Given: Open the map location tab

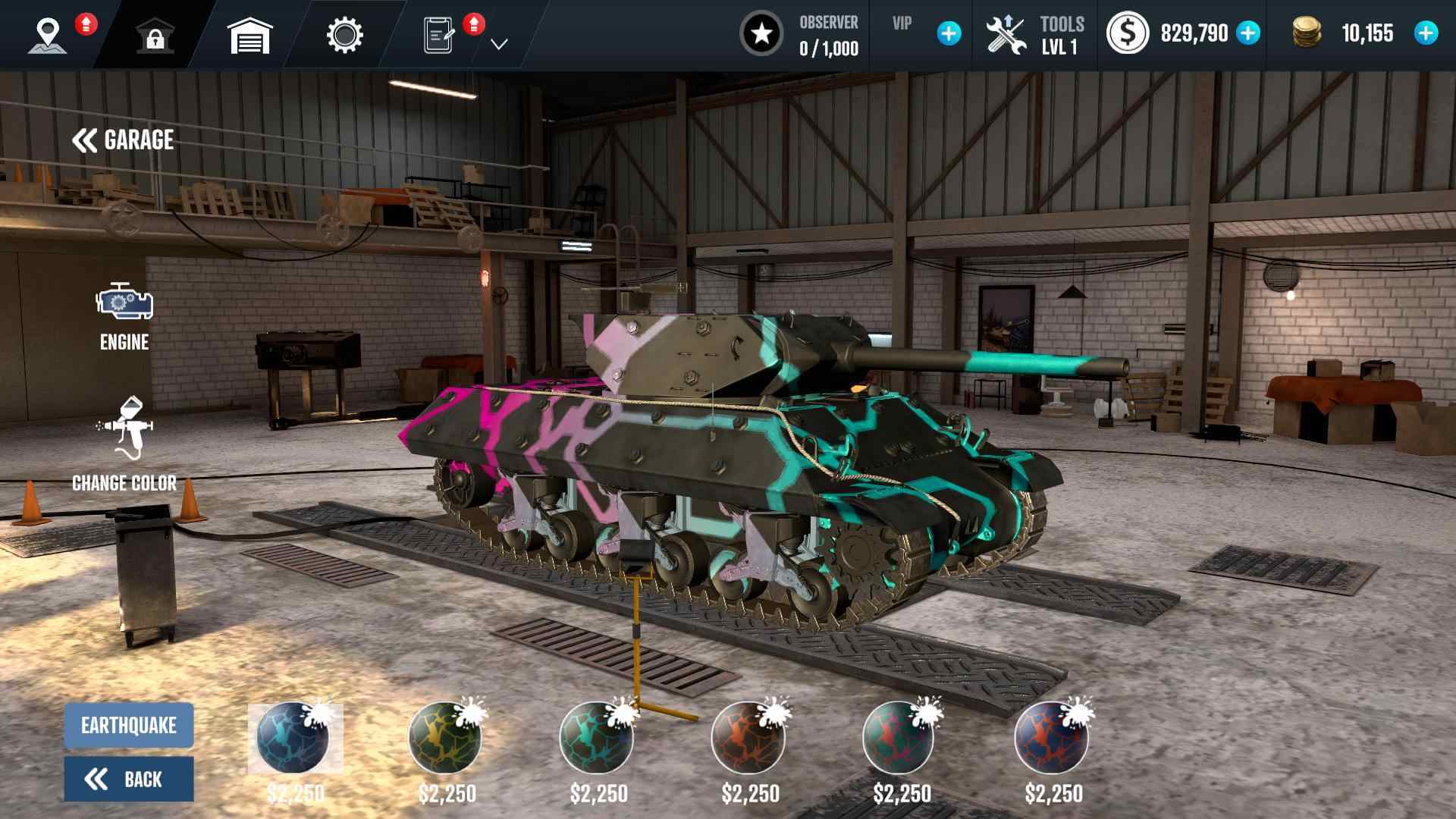Looking at the screenshot, I should [48, 35].
